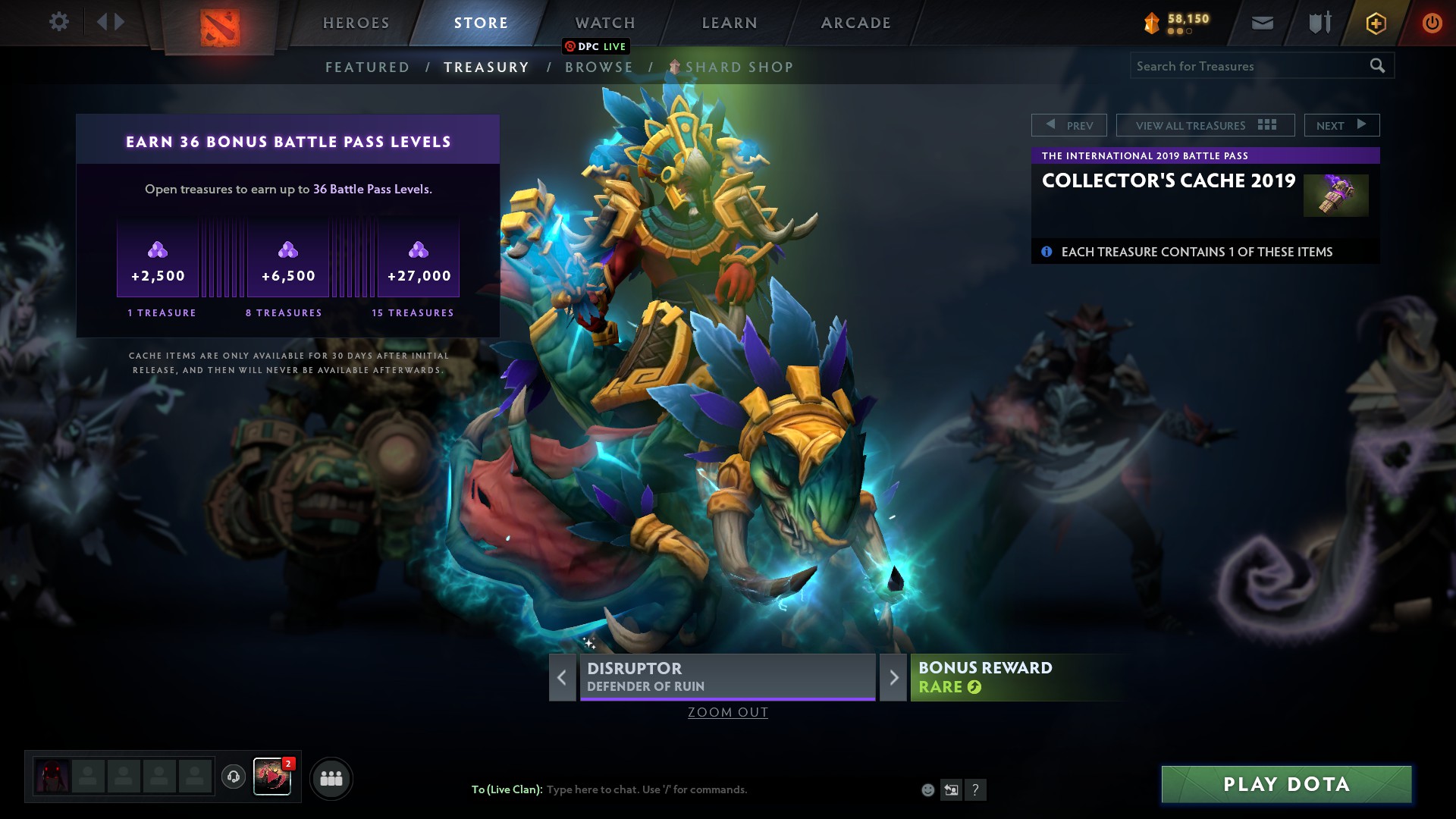Screen dimensions: 1456x819
Task: Go to the previous treasure with Prev
Action: pos(1068,125)
